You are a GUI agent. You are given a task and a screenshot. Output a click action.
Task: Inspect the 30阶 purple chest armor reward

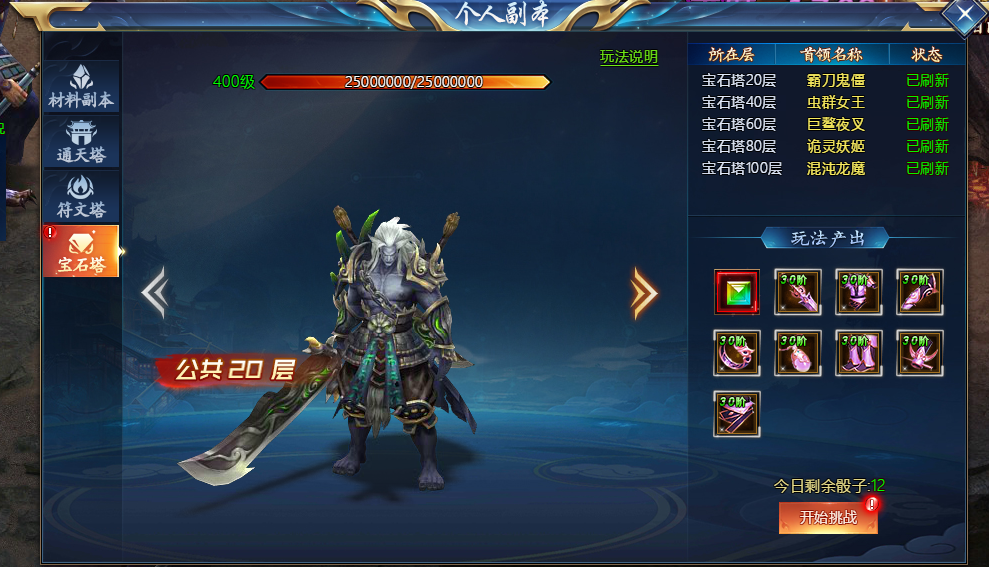click(859, 292)
